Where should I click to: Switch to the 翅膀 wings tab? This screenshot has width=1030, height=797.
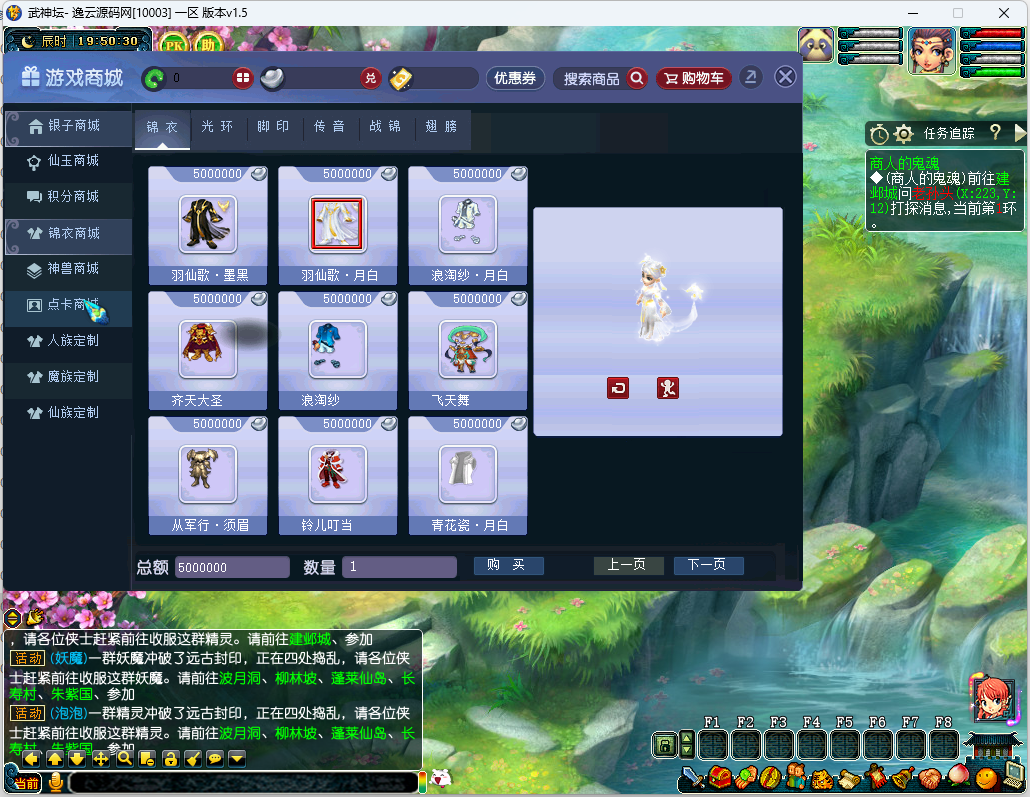[441, 127]
